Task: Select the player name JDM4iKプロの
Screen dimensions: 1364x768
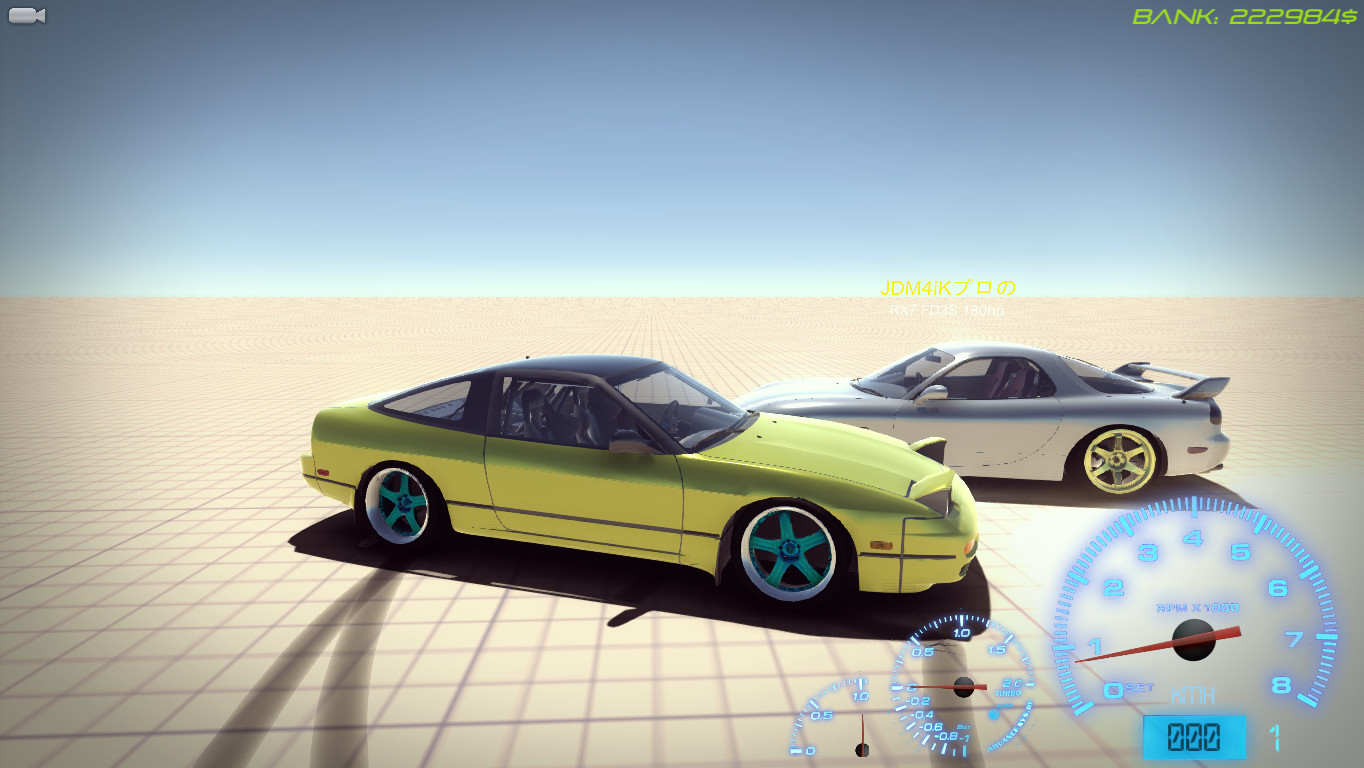Action: click(946, 290)
